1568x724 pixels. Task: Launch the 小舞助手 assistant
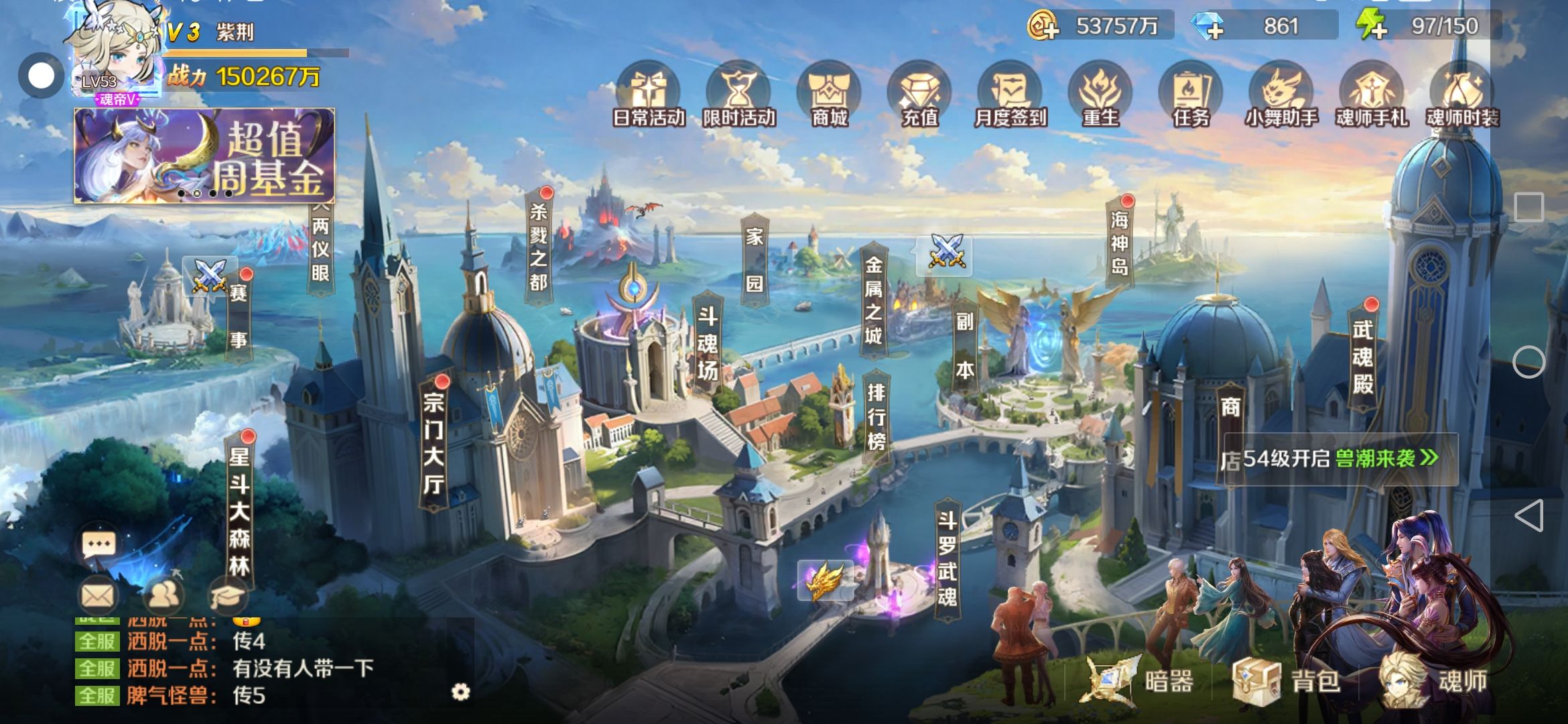[x=1281, y=97]
